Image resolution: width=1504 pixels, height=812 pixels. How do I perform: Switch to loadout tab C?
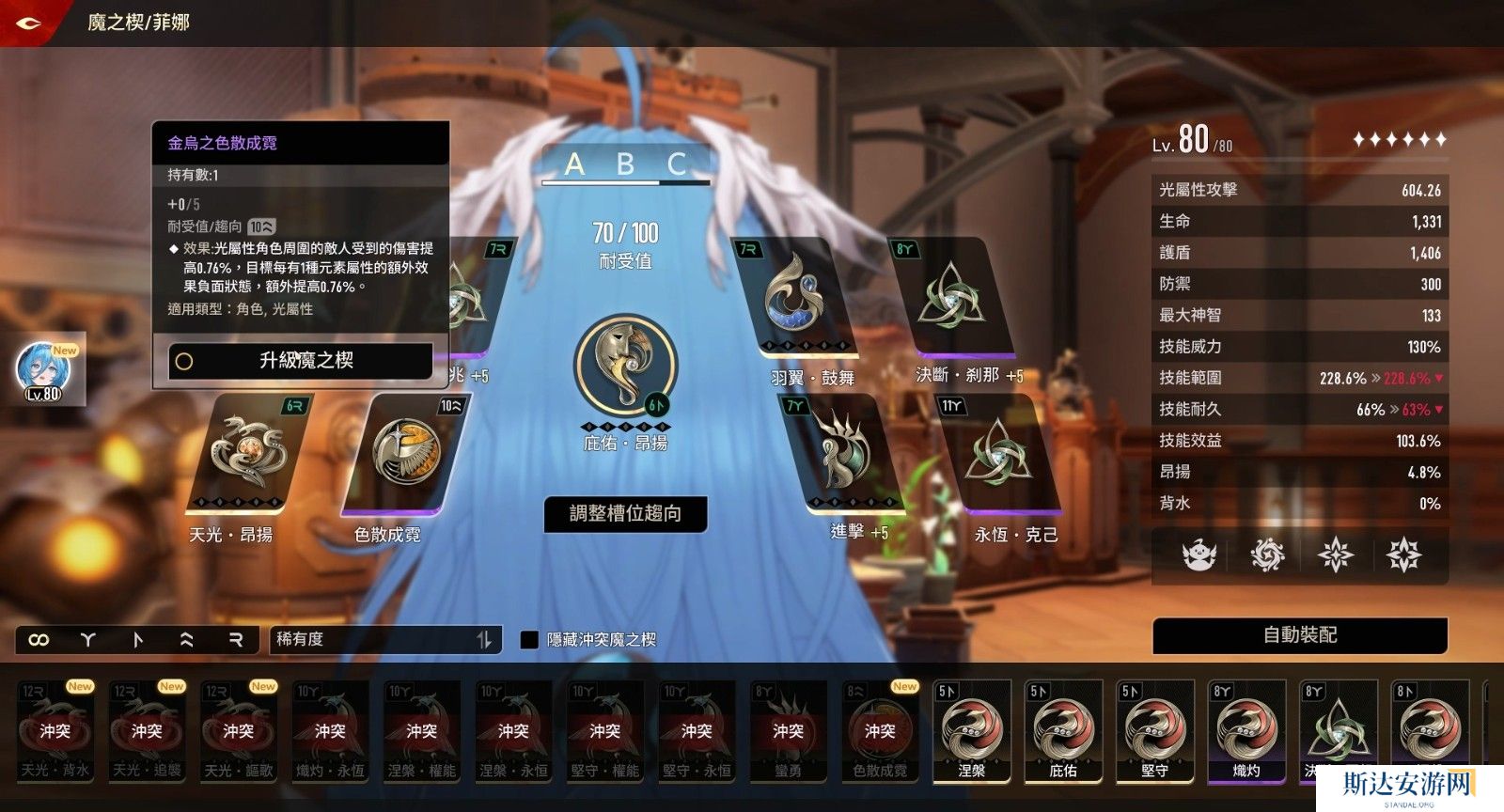(x=677, y=165)
